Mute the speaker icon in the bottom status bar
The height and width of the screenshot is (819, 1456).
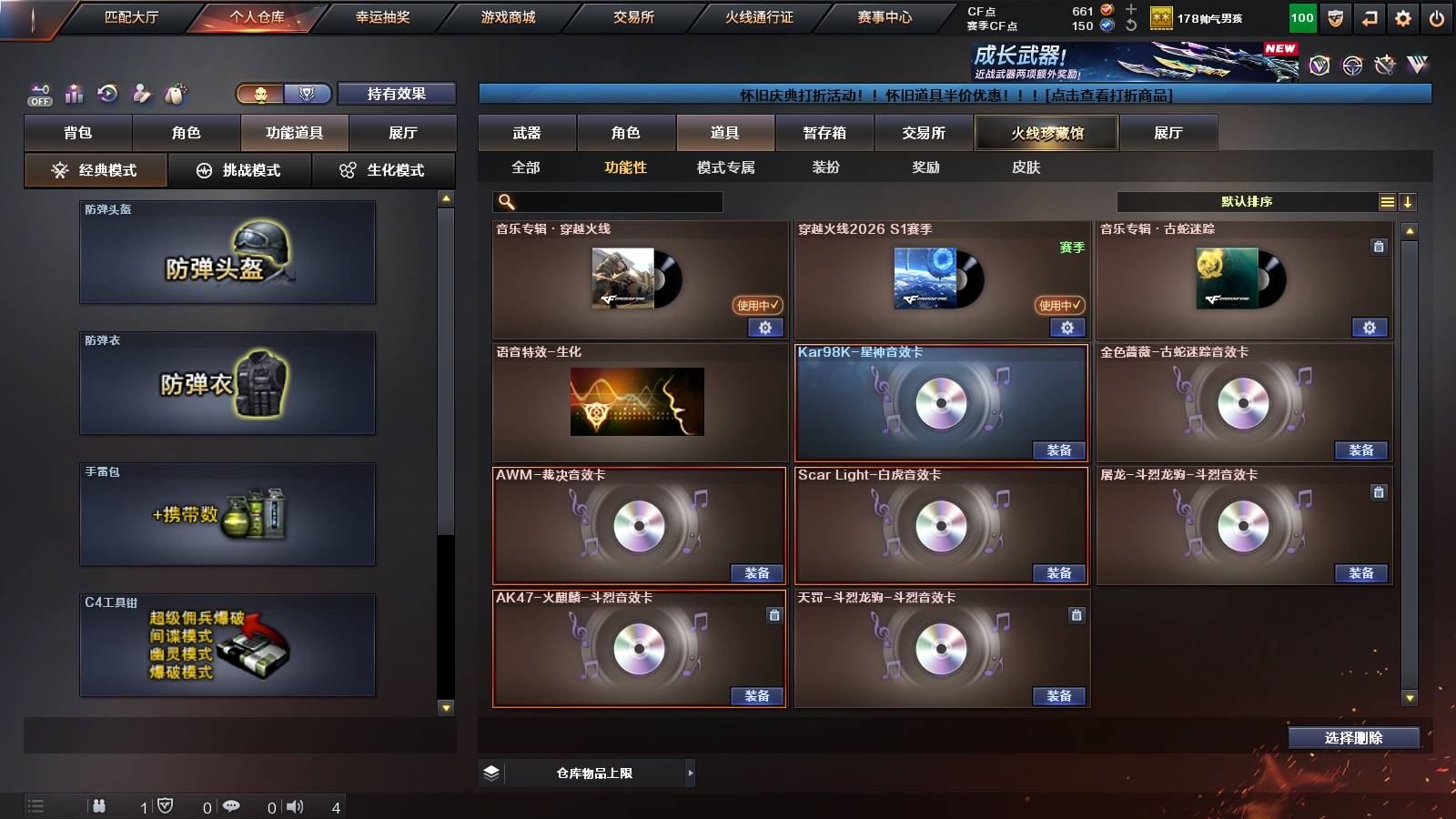(294, 804)
